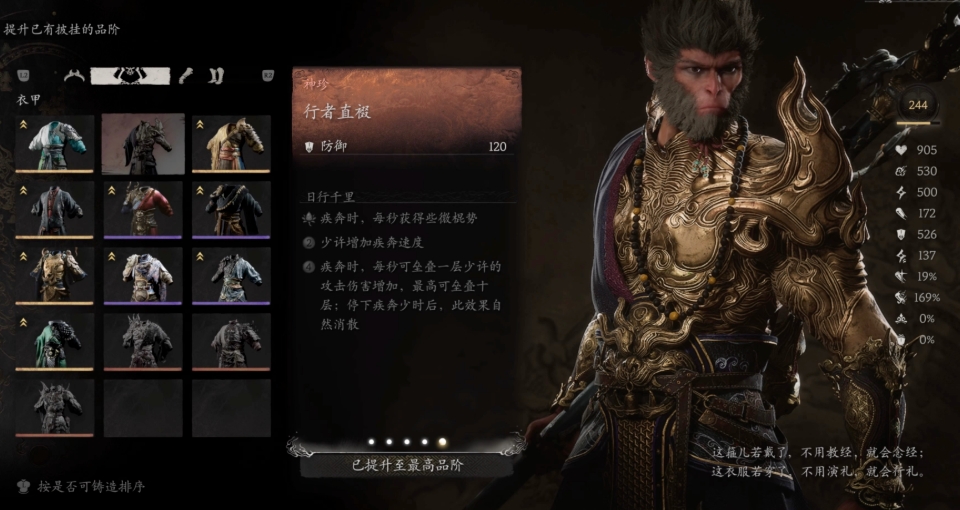
Task: Show the leg armor category tab
Action: pos(216,75)
